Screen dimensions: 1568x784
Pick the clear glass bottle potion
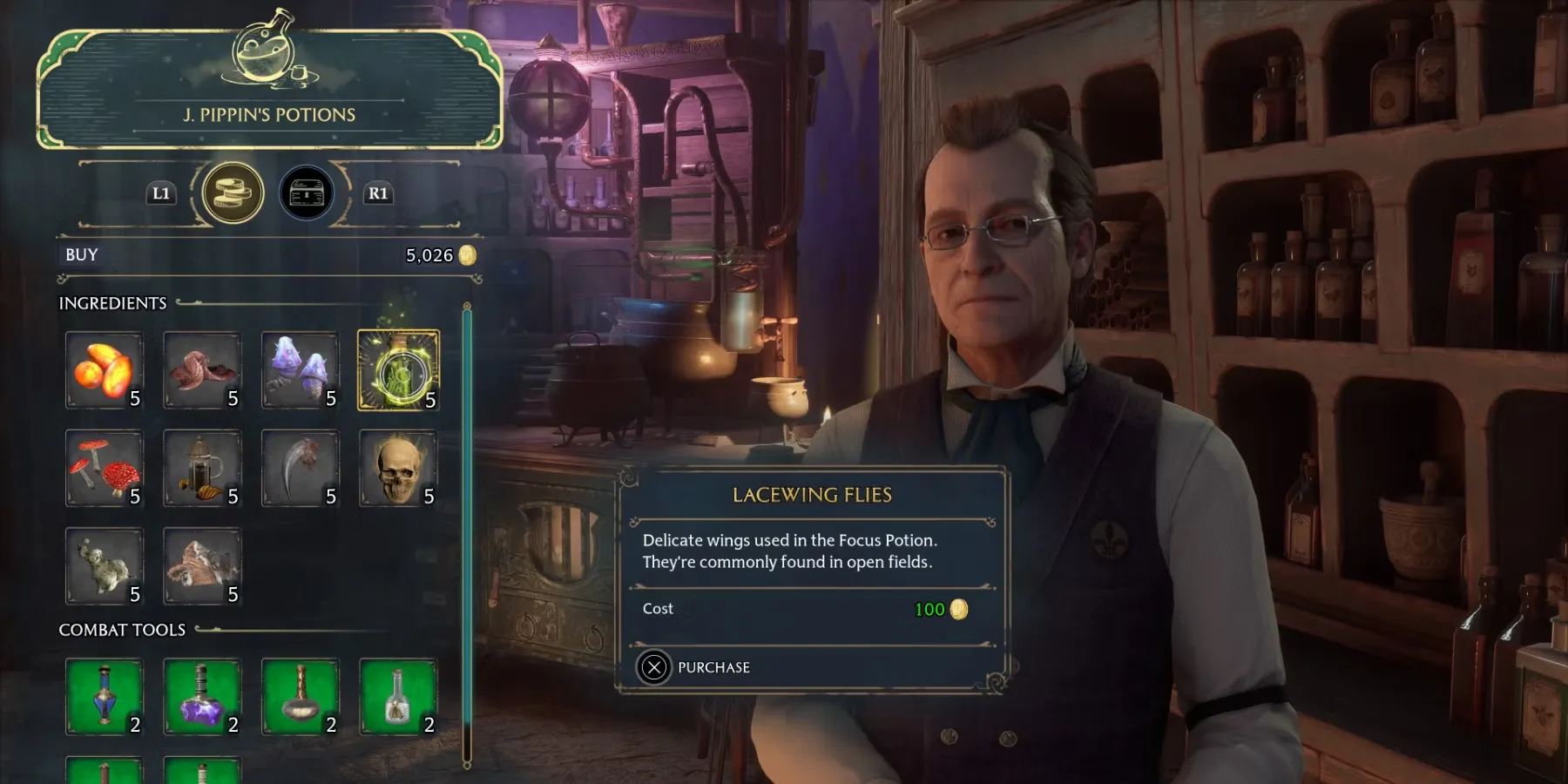tap(398, 697)
